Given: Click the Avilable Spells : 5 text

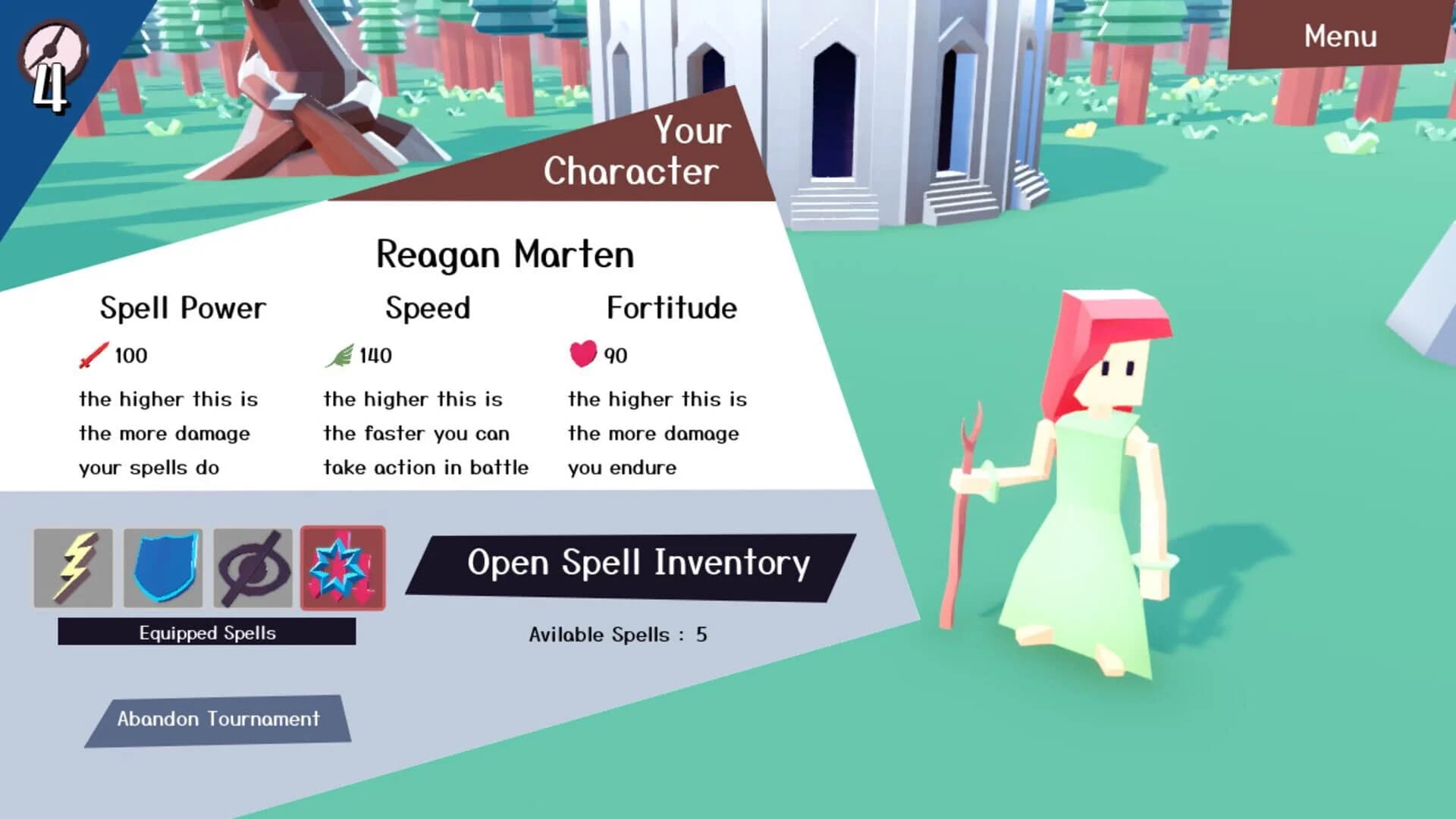Looking at the screenshot, I should [x=618, y=635].
